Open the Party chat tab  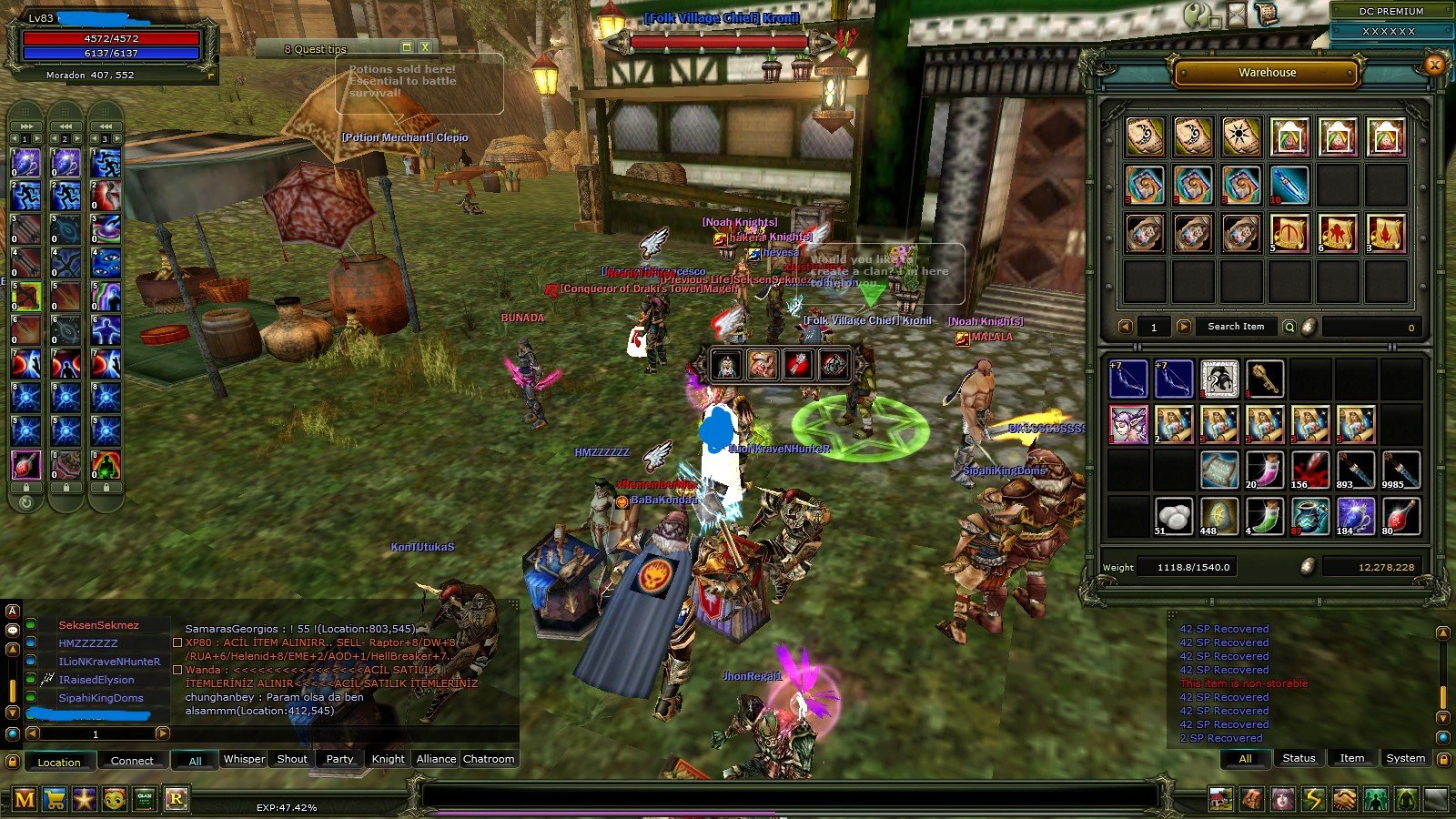[x=339, y=759]
